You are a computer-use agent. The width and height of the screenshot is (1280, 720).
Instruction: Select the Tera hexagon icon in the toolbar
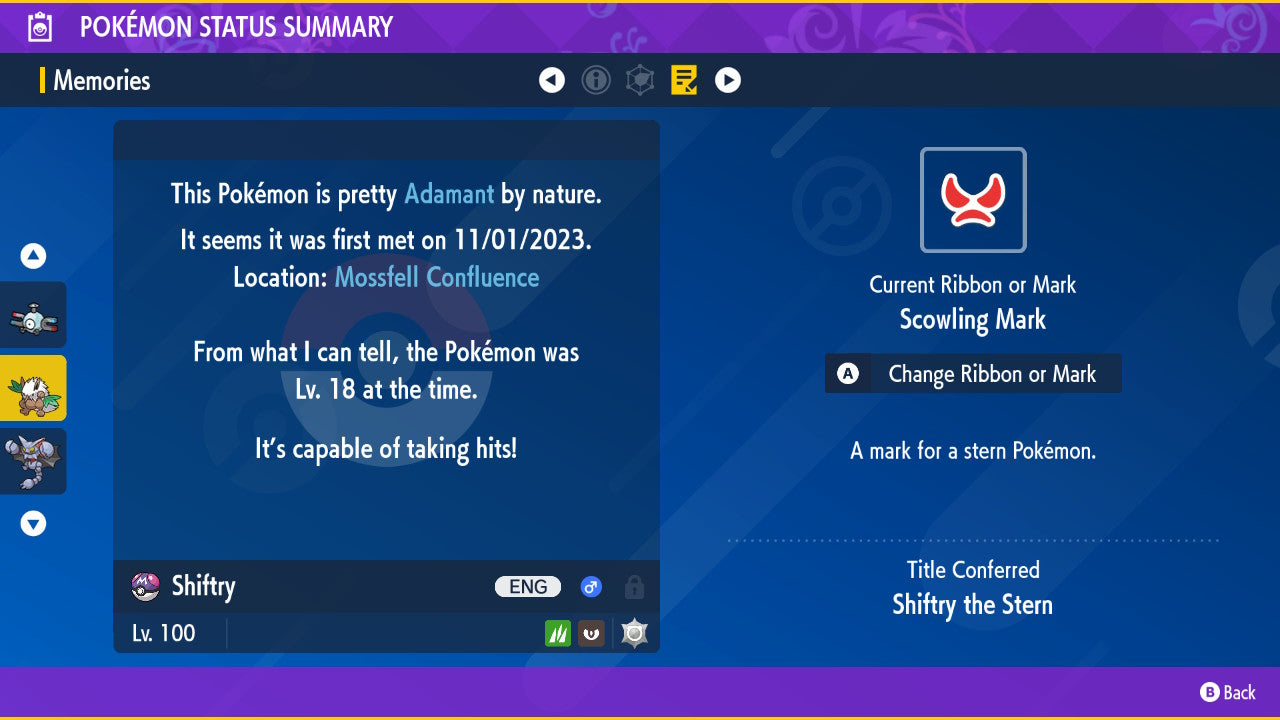click(640, 80)
